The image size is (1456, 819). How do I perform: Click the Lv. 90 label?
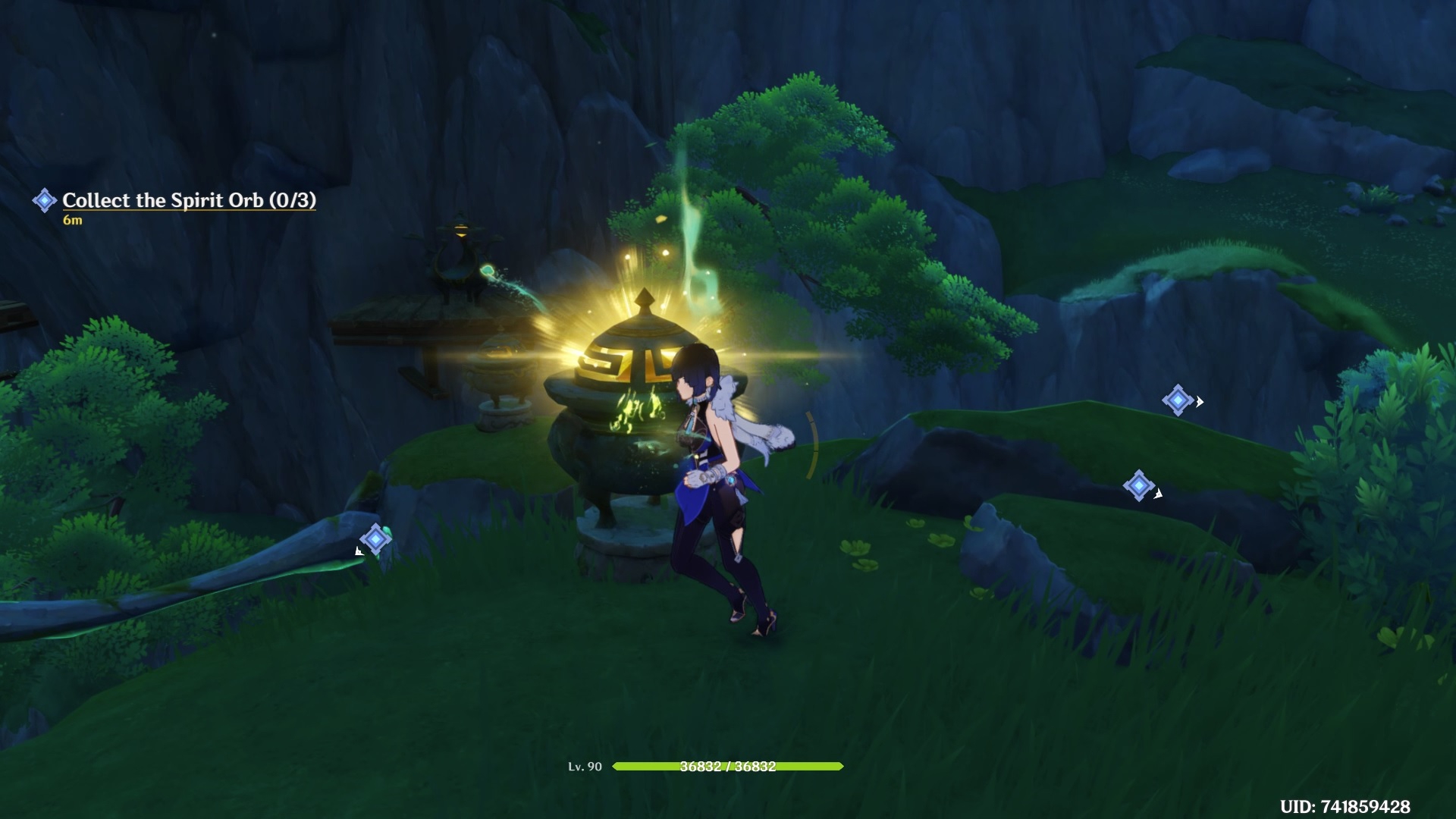pyautogui.click(x=586, y=767)
